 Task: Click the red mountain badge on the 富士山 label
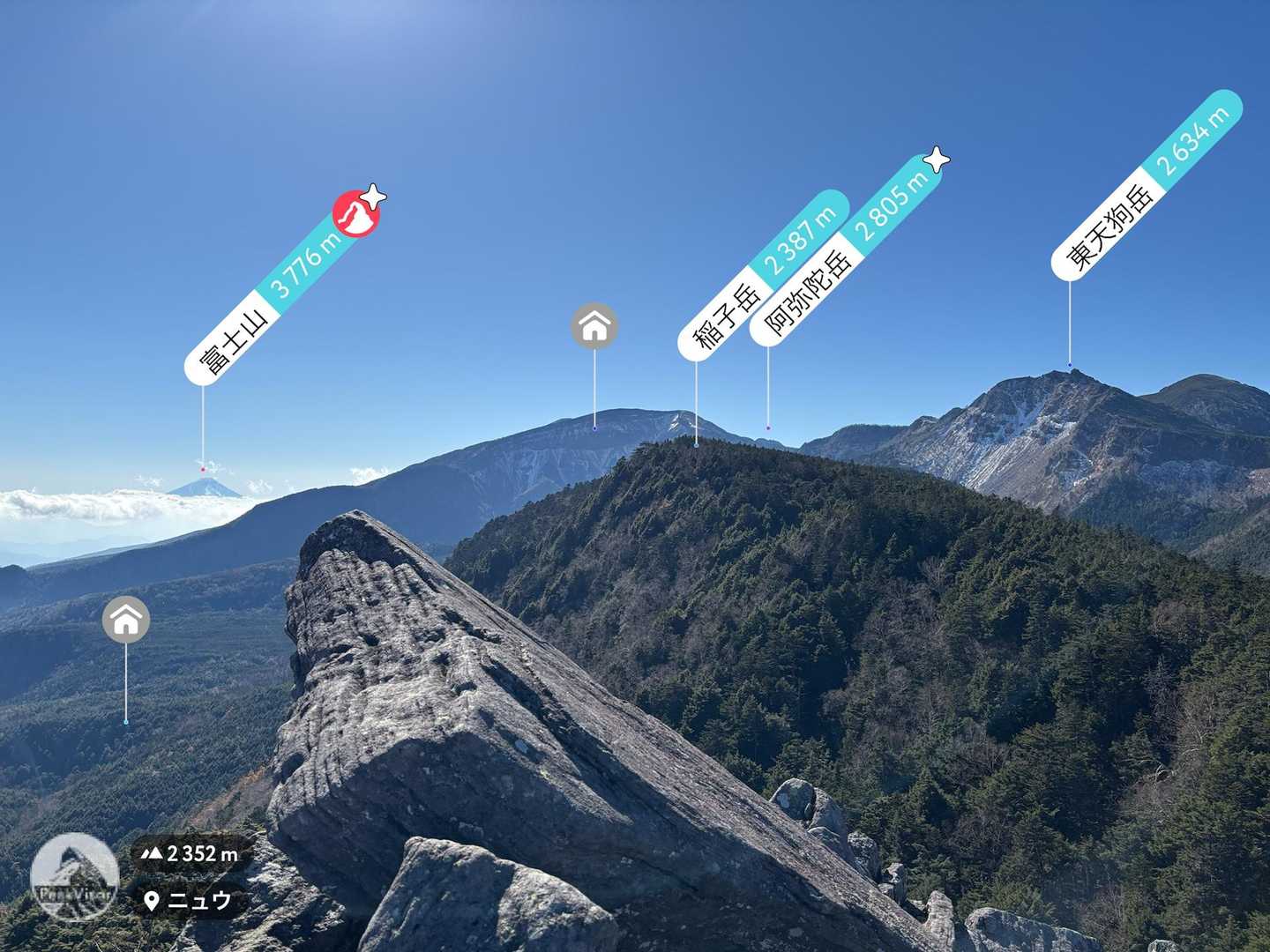tap(355, 215)
